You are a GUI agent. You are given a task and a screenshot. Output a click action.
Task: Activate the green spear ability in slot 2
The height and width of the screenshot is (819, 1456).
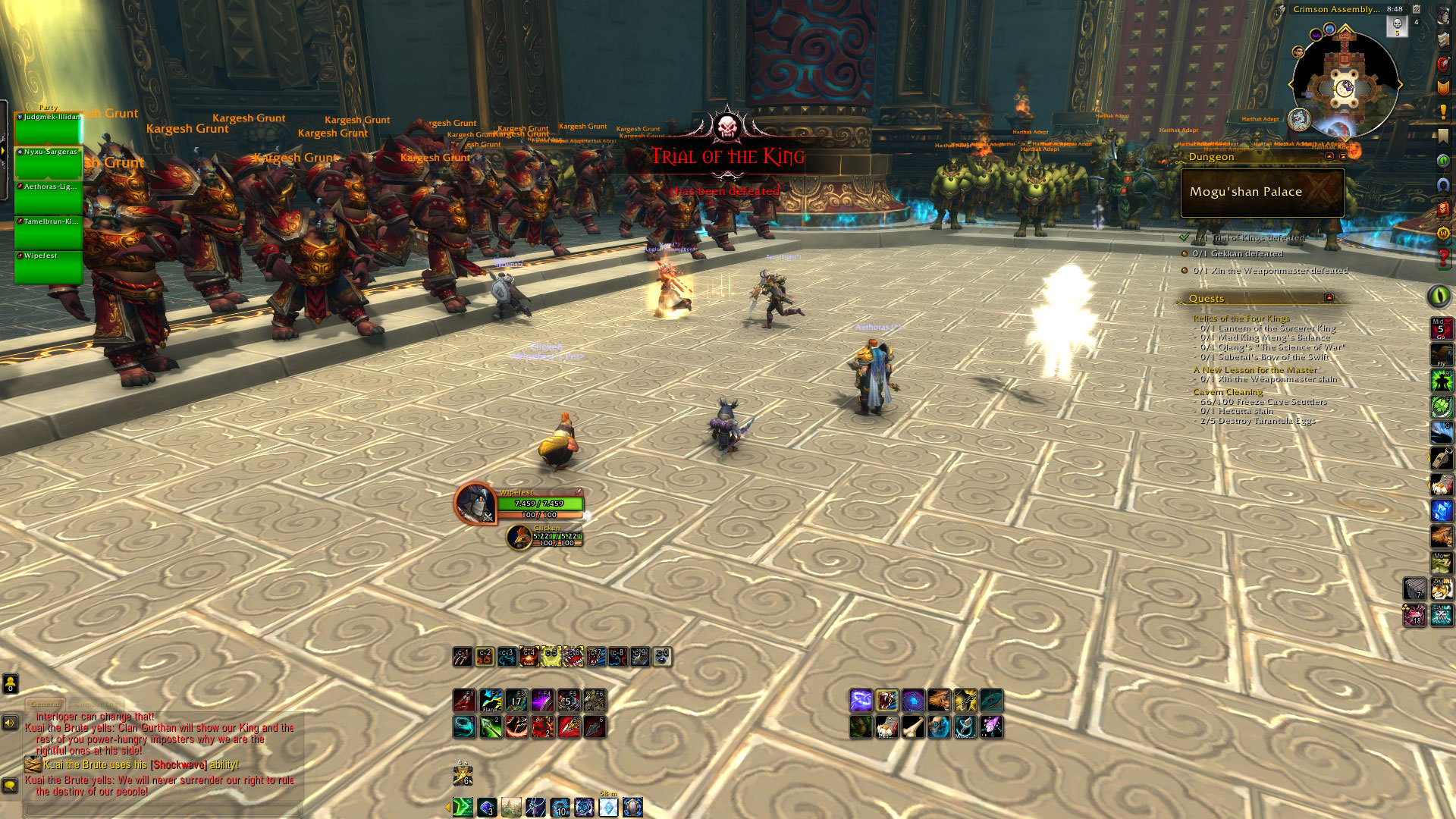coord(491,727)
